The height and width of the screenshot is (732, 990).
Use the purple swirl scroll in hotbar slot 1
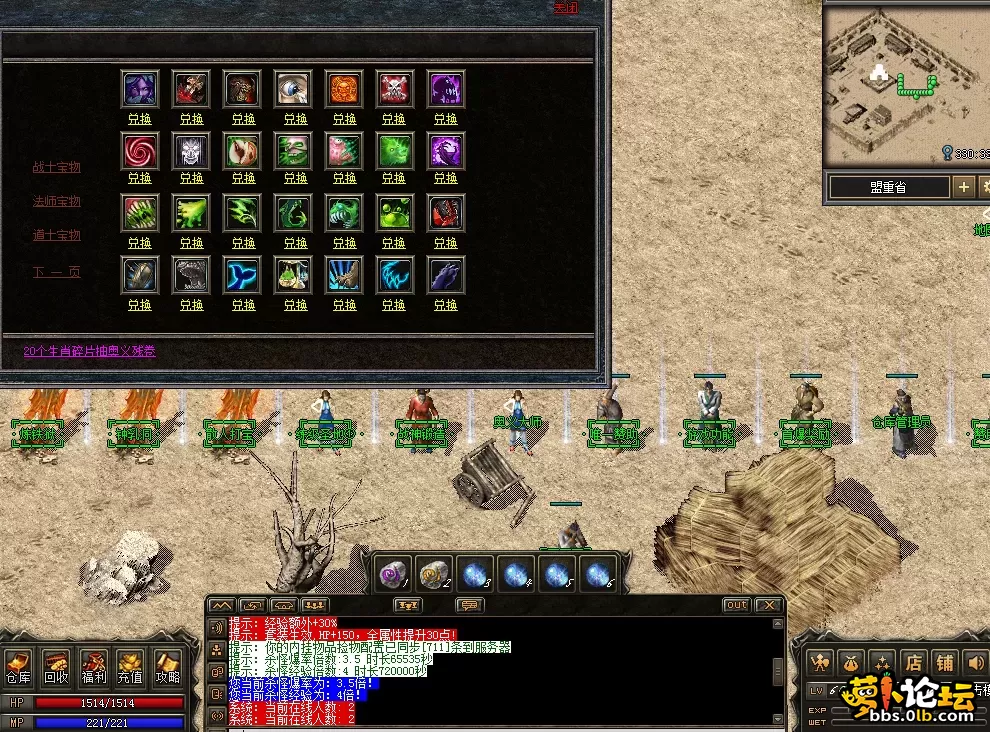click(x=392, y=574)
